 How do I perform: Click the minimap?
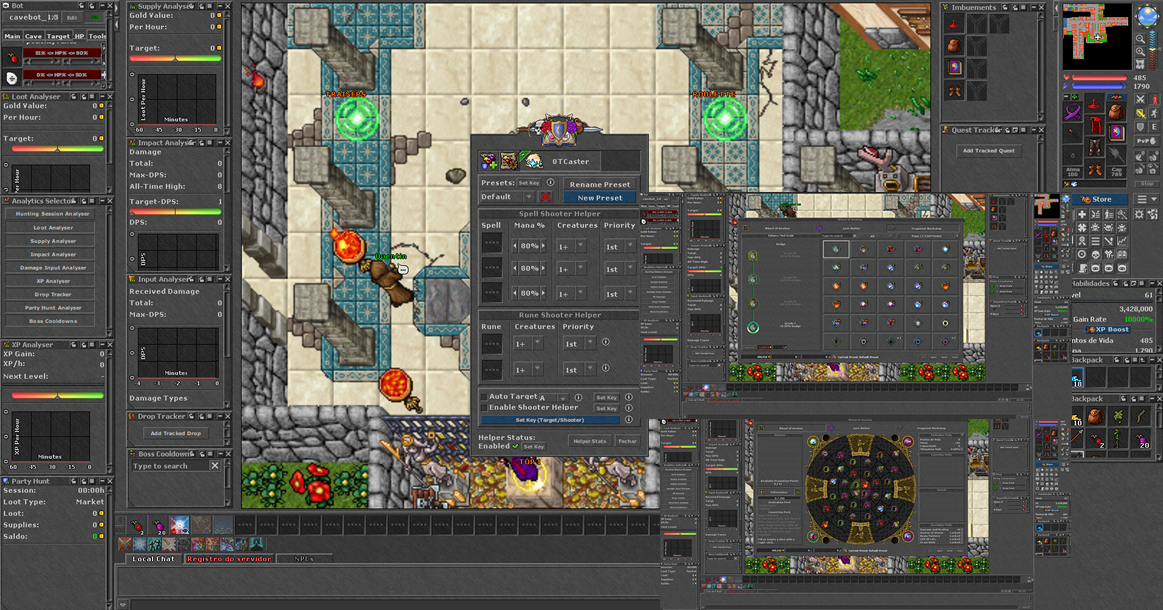(1095, 34)
